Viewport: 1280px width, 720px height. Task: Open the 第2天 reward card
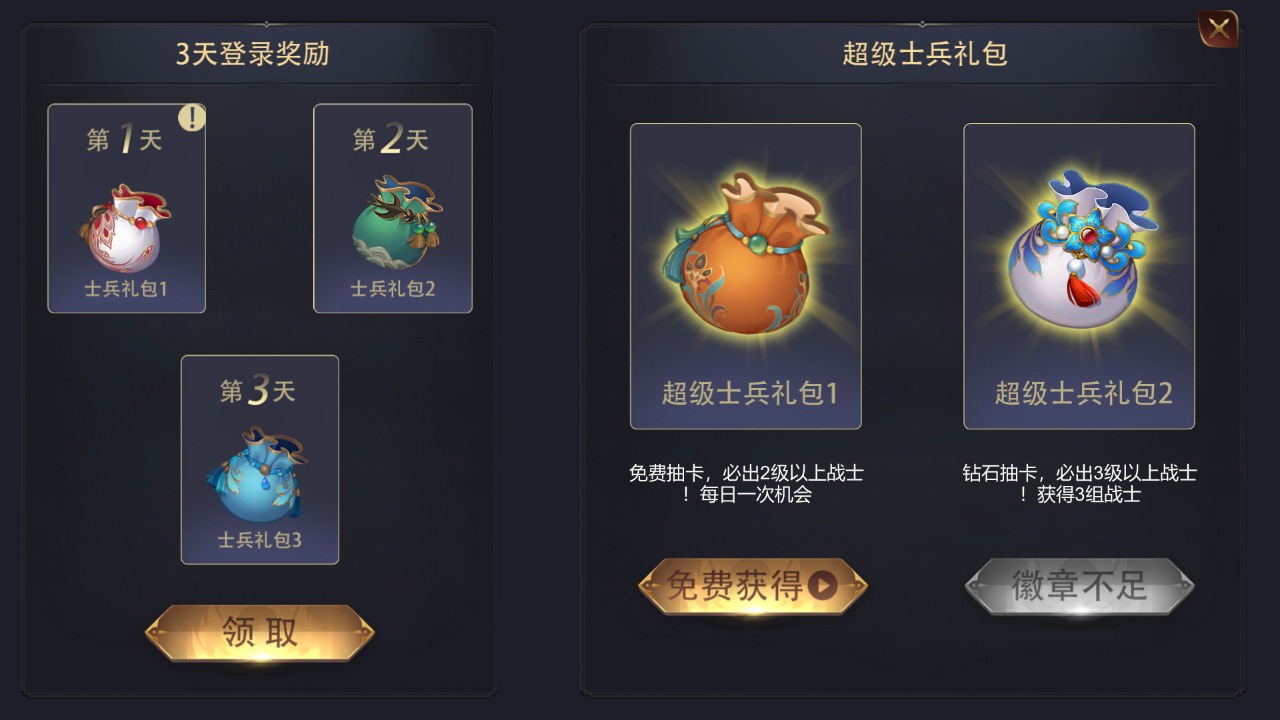point(392,208)
